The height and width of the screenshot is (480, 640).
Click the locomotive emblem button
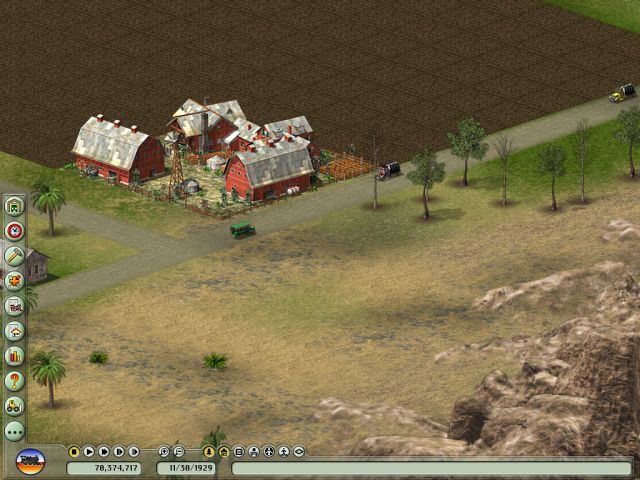[30, 462]
